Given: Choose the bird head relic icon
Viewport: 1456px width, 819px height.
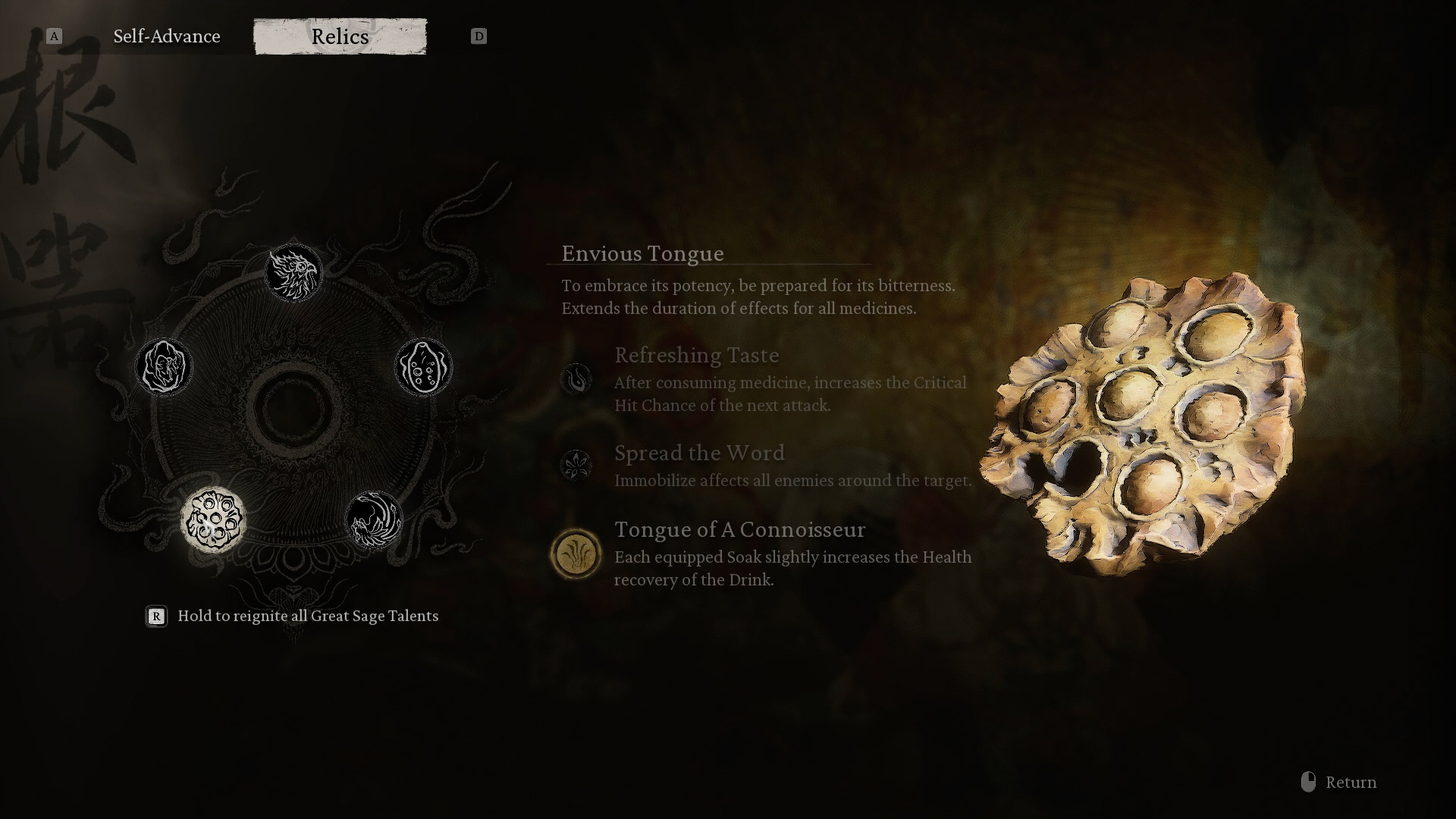Looking at the screenshot, I should pyautogui.click(x=293, y=272).
